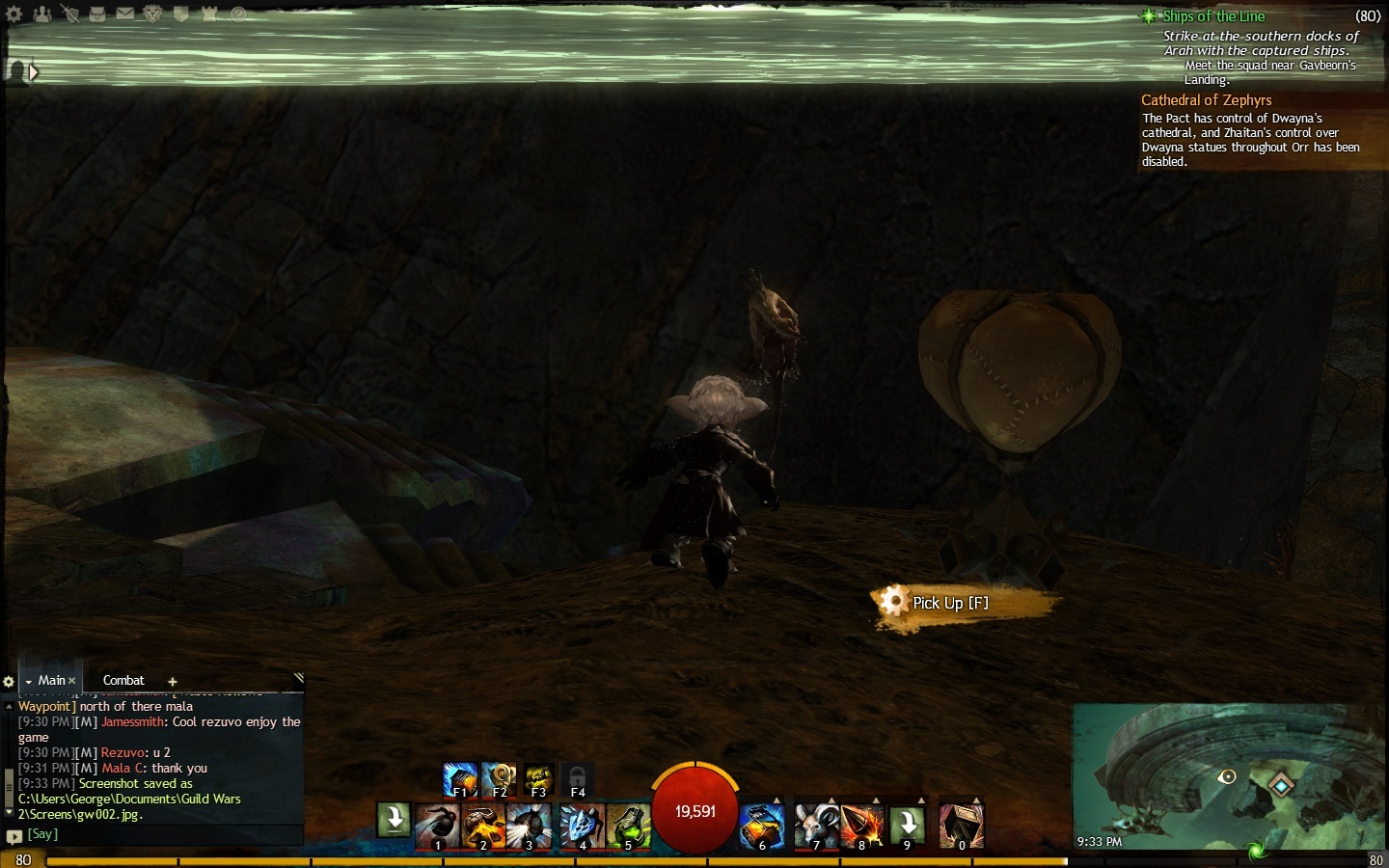
Task: Activate the ram head utility skill 7
Action: coord(815,827)
